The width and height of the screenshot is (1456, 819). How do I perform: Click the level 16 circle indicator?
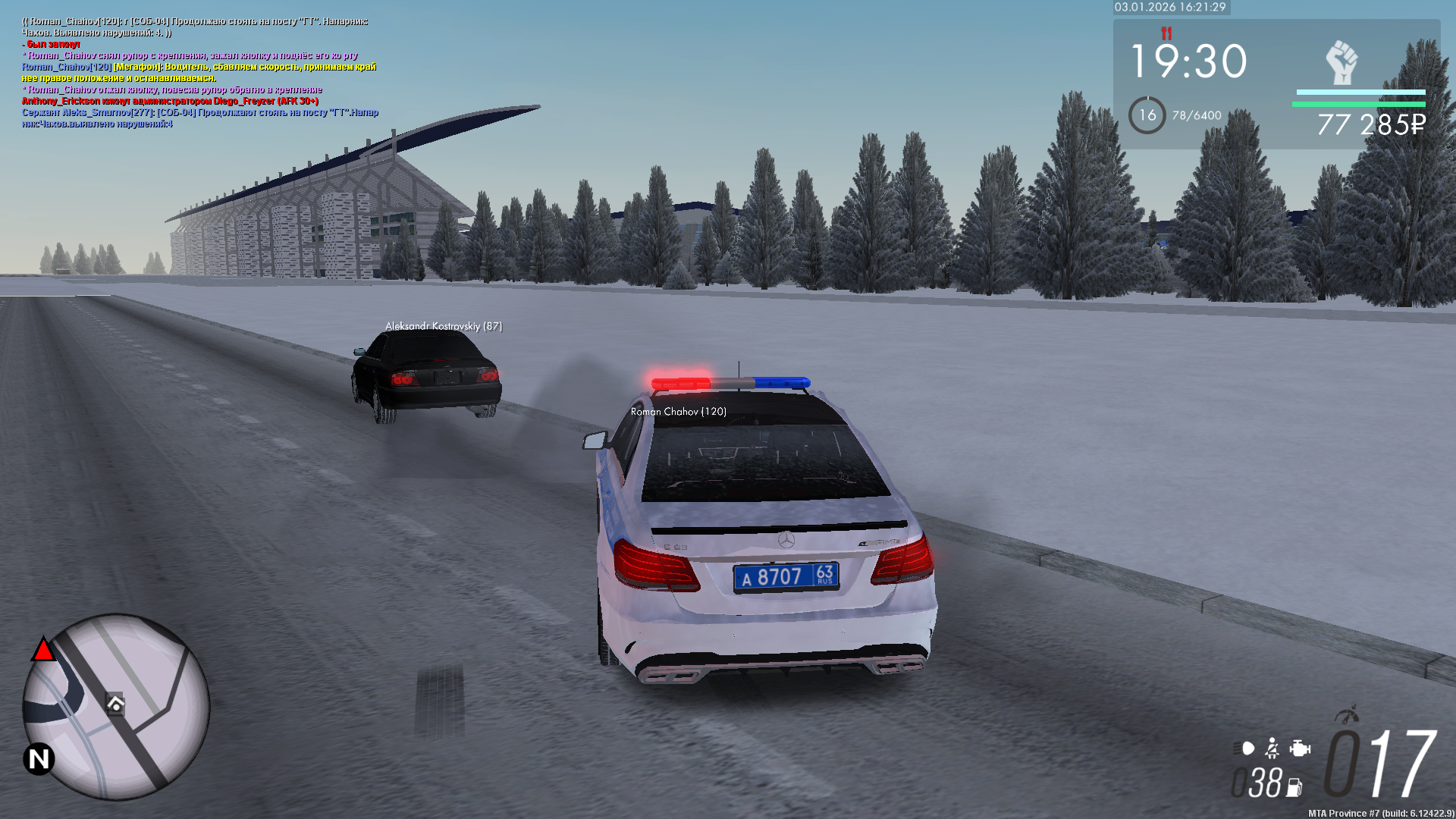point(1147,115)
